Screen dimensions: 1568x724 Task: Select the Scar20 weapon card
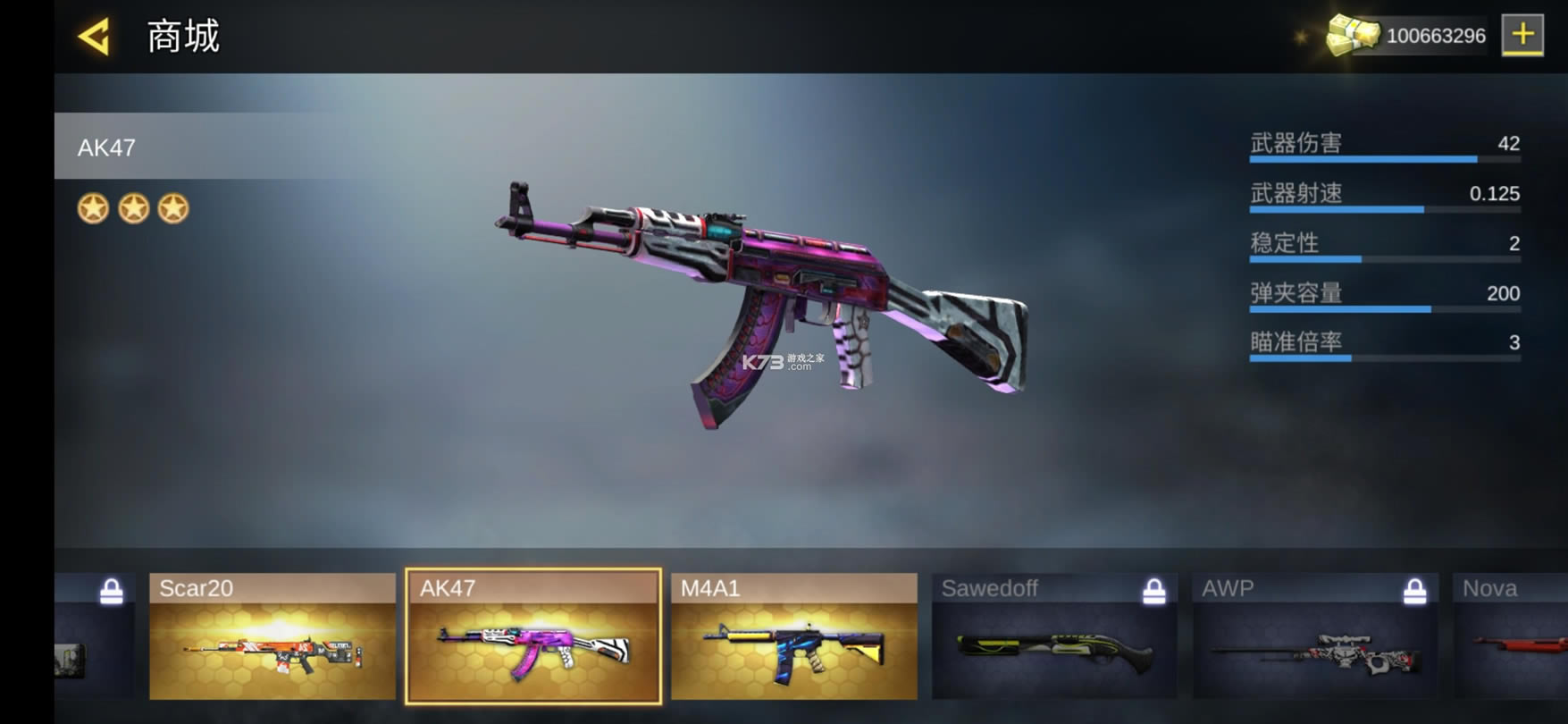coord(272,636)
